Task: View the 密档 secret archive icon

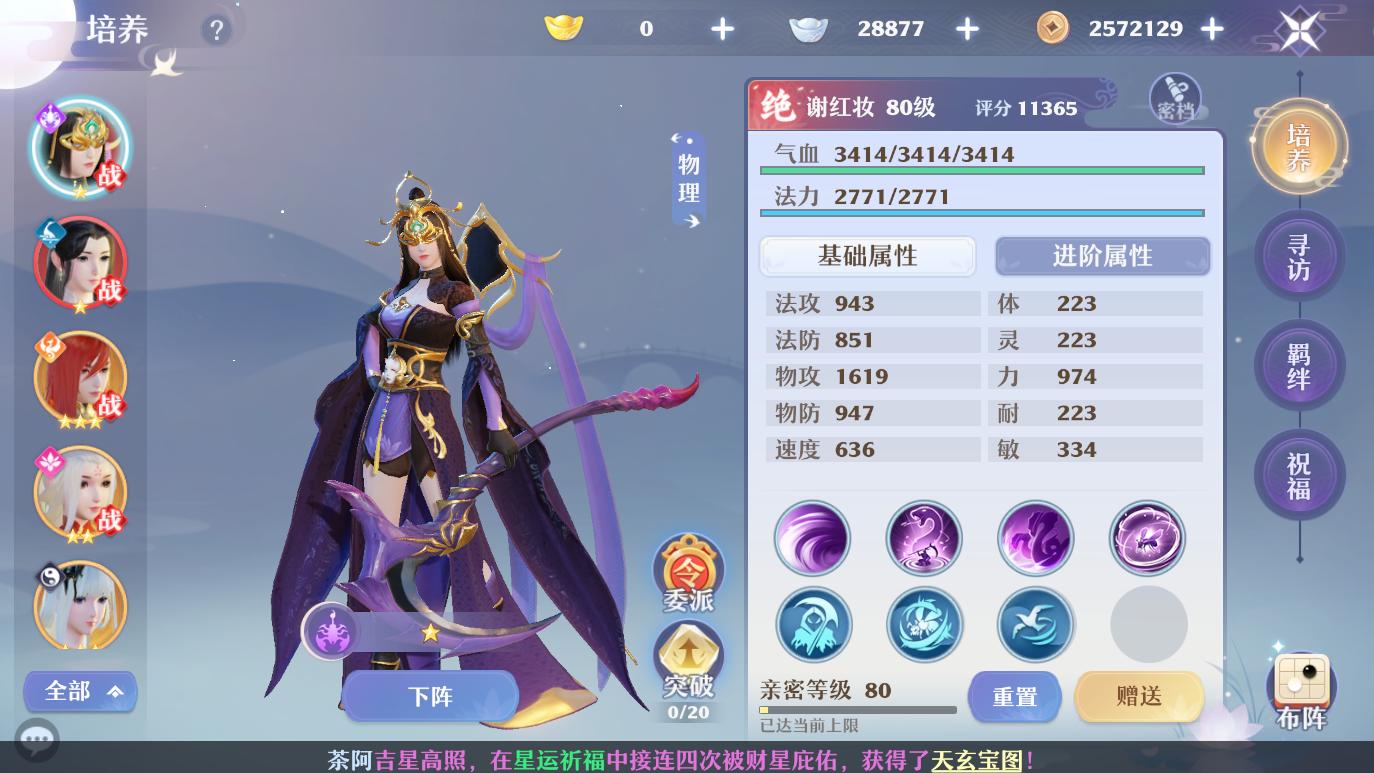Action: pyautogui.click(x=1175, y=97)
